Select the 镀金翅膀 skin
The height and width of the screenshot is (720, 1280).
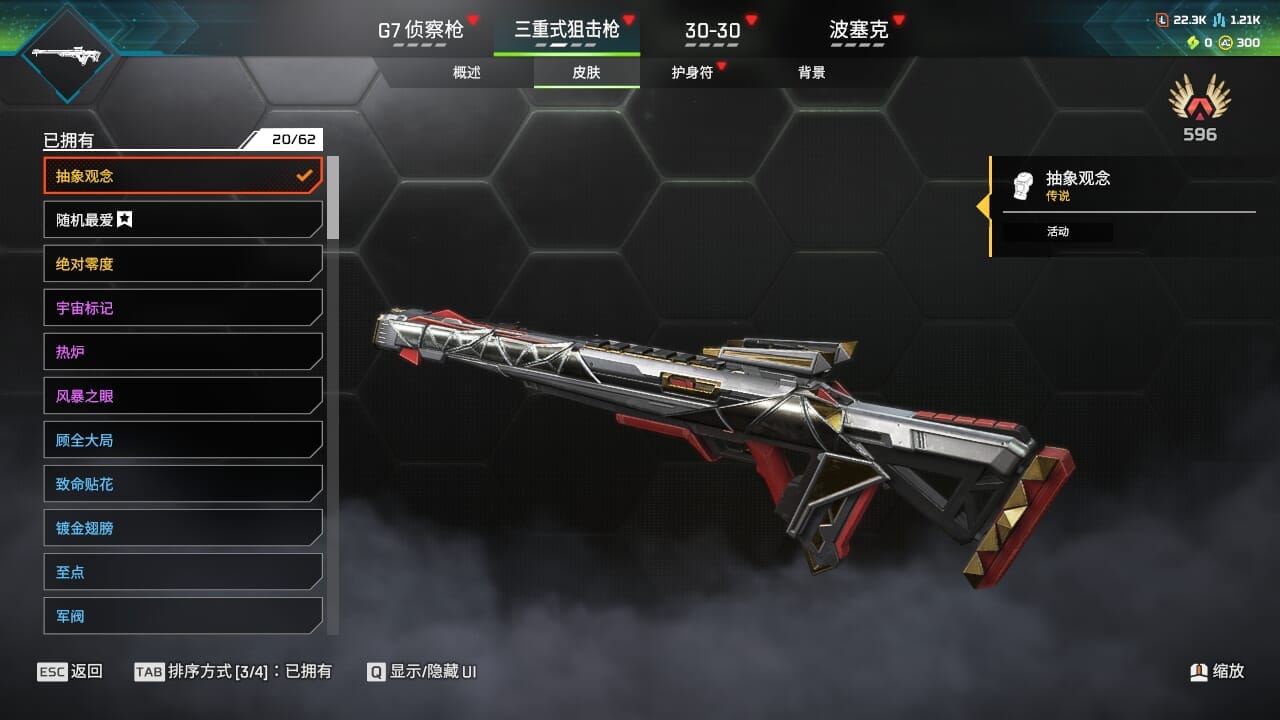(x=183, y=528)
